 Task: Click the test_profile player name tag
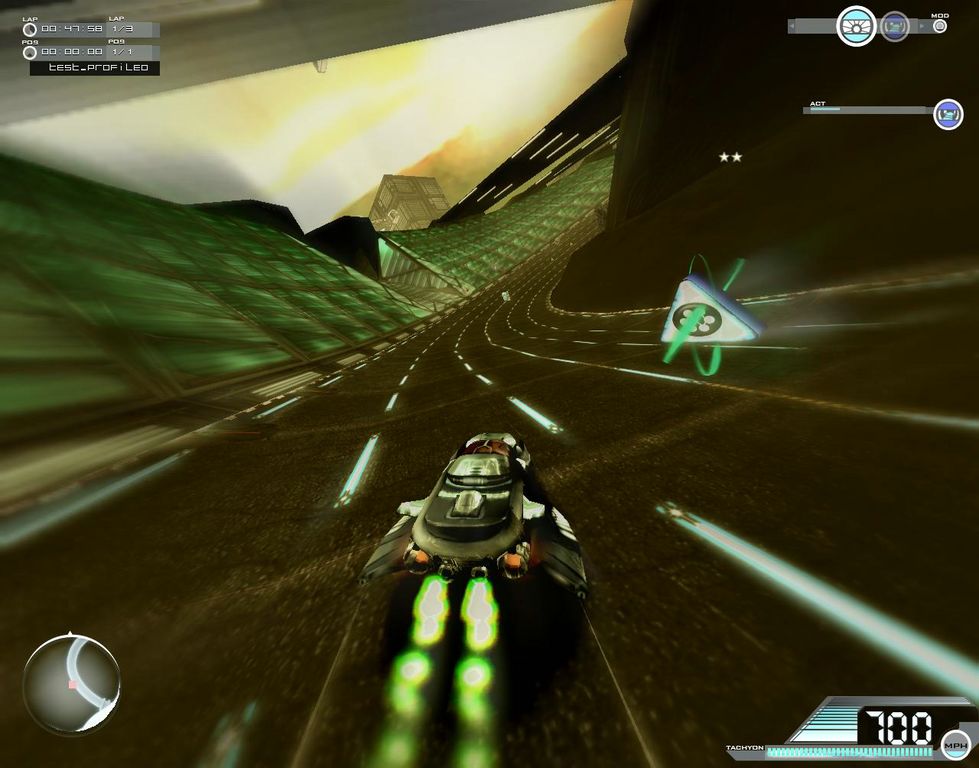point(95,68)
